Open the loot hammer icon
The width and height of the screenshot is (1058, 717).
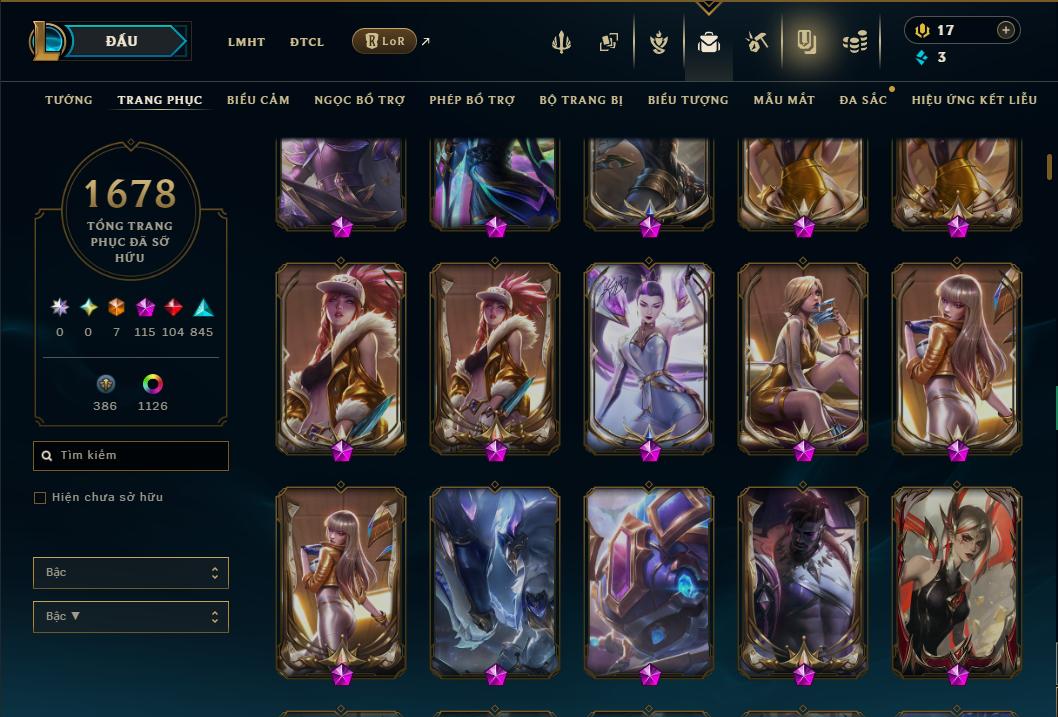point(756,42)
